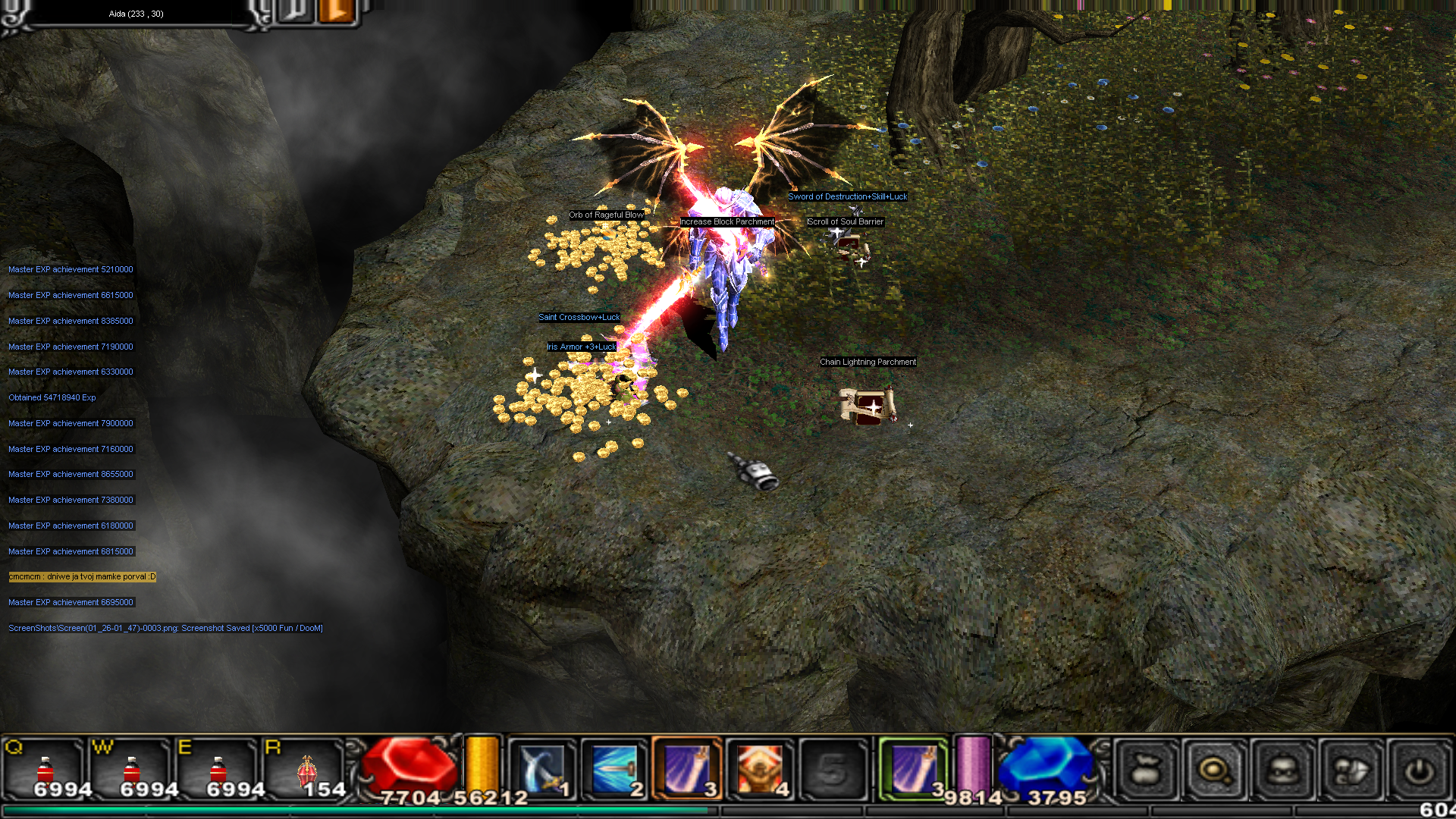Image resolution: width=1456 pixels, height=819 pixels.
Task: Use the red potion in slot Q
Action: tap(45, 769)
